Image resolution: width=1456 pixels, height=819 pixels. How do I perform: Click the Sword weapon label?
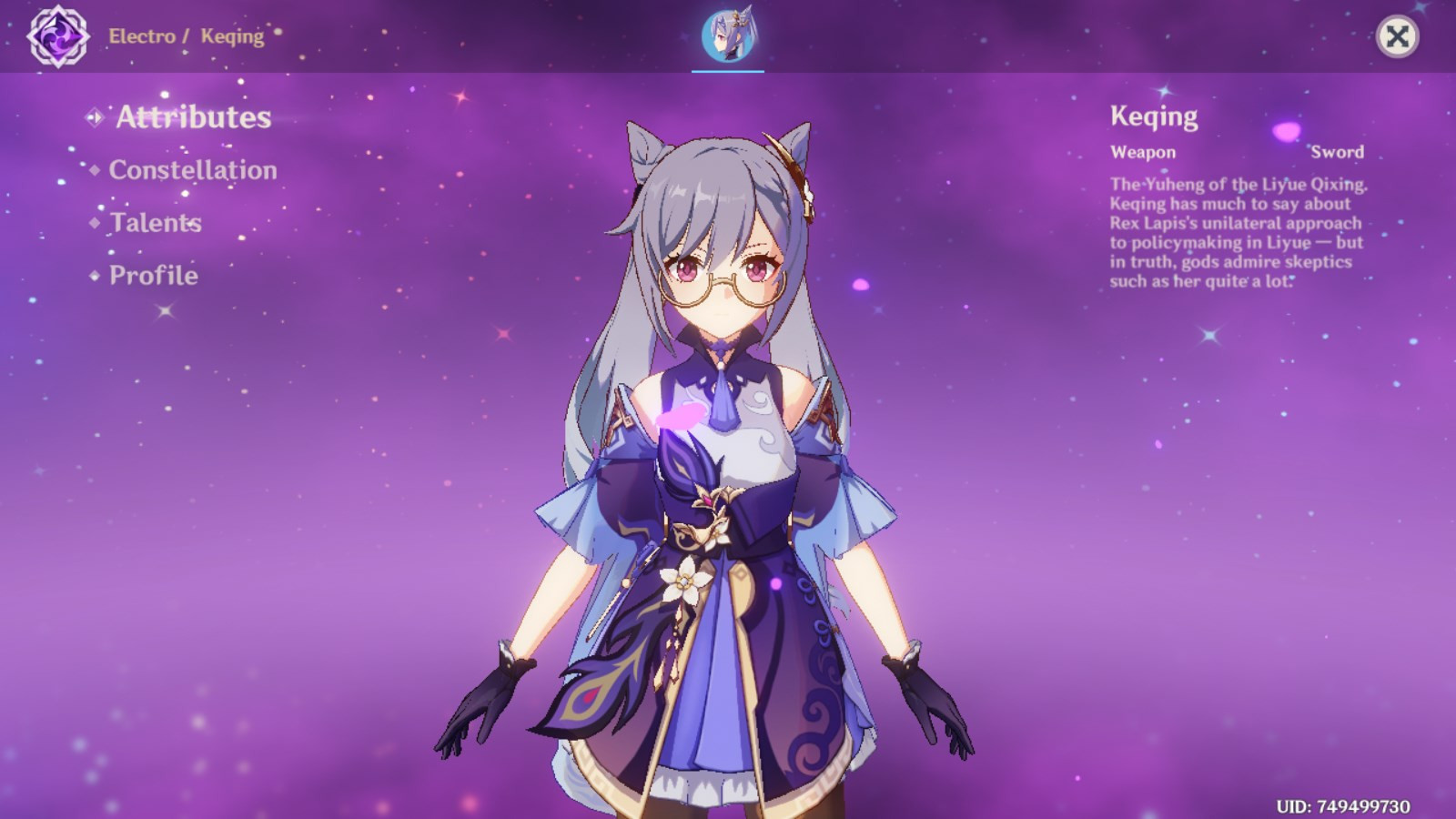click(x=1340, y=152)
